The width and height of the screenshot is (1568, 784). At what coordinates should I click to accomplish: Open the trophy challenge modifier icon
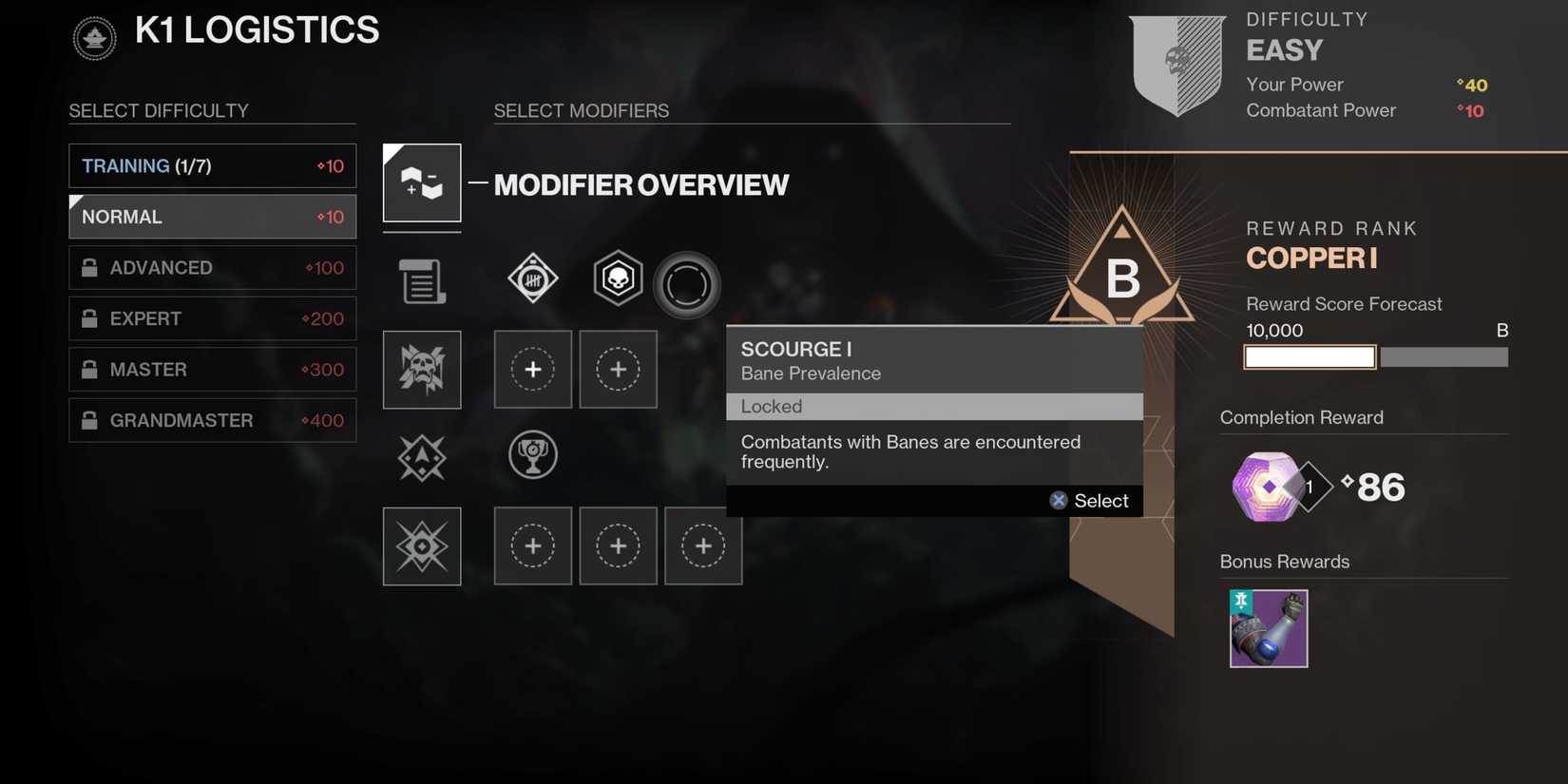tap(532, 454)
